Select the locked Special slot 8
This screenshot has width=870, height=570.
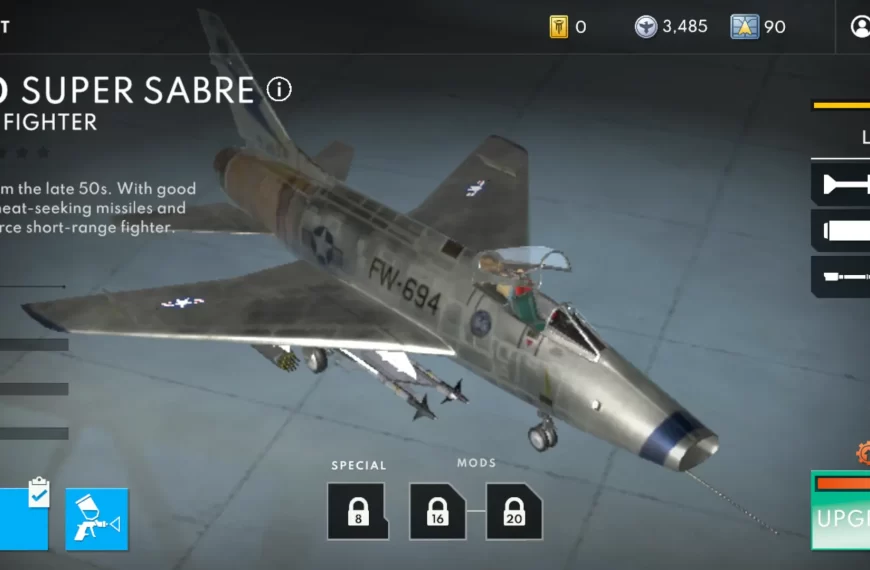pyautogui.click(x=358, y=511)
